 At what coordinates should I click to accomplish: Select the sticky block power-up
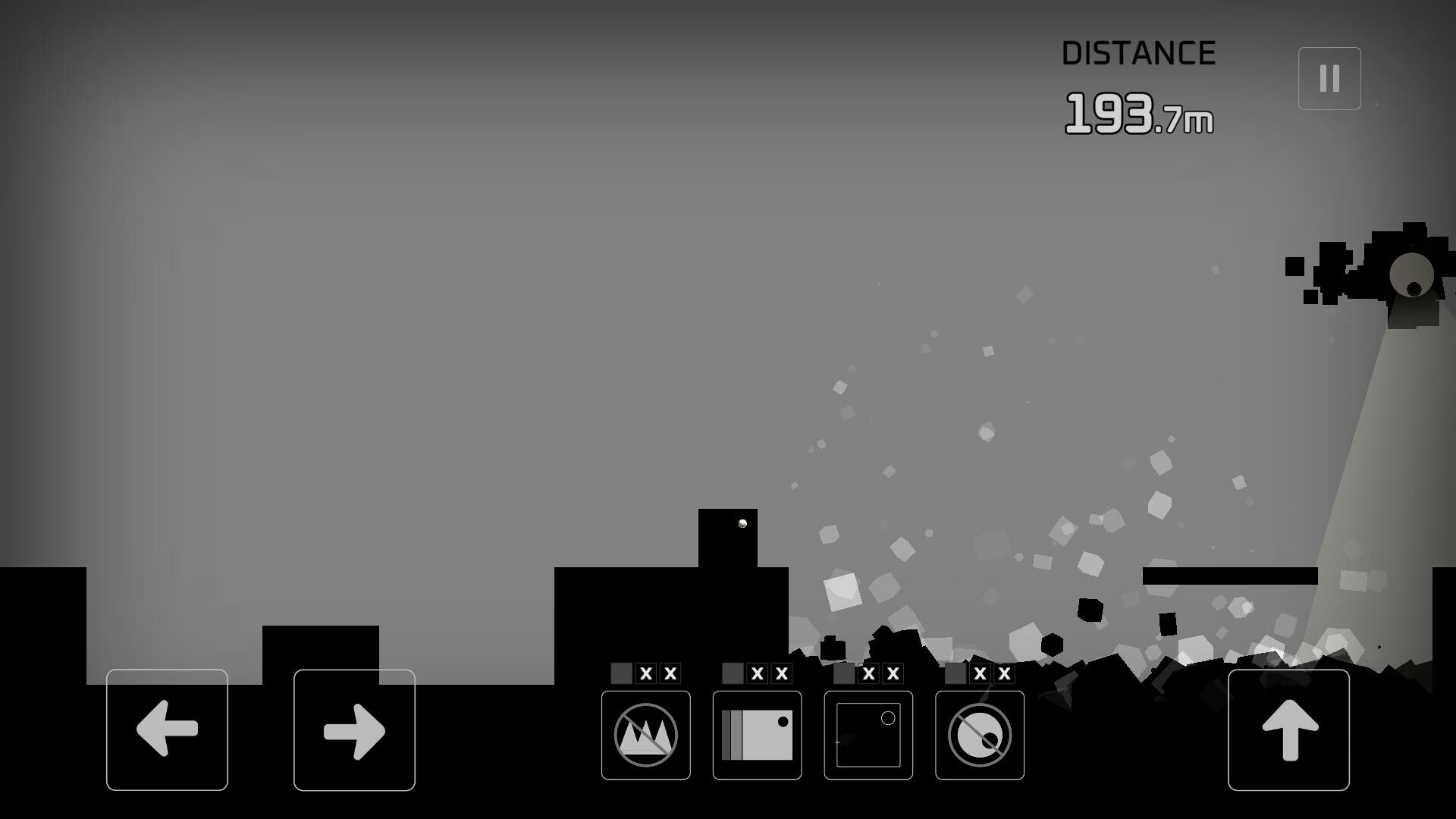point(755,734)
